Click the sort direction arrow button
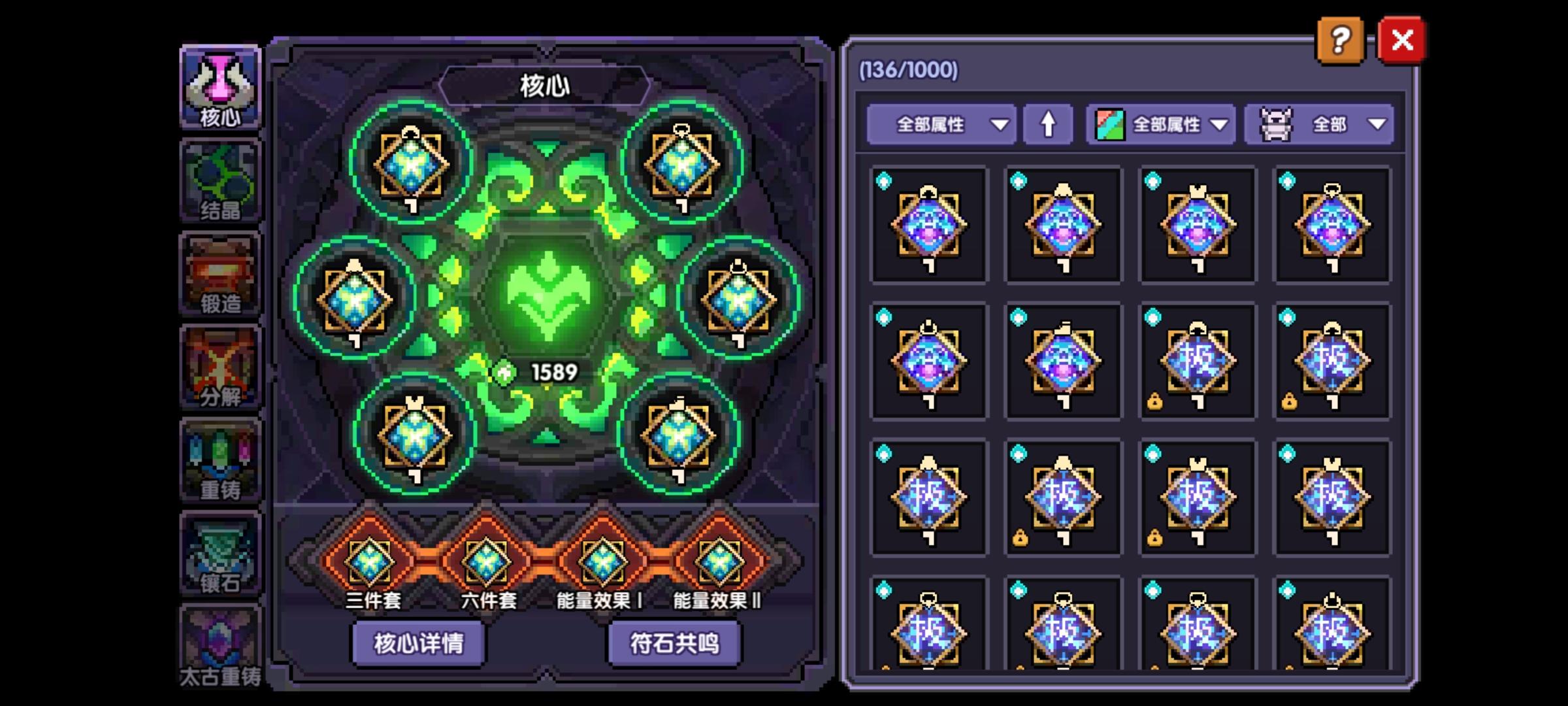 click(x=1049, y=124)
